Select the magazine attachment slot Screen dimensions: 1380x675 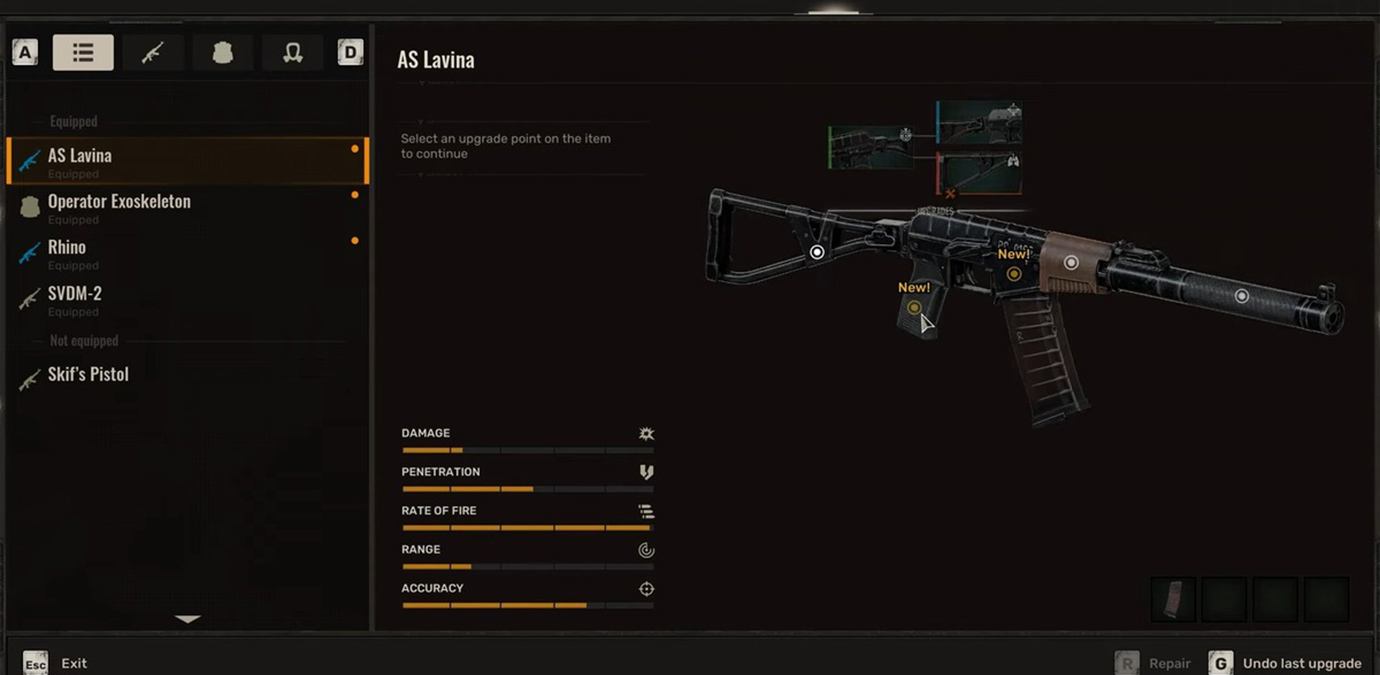1173,600
